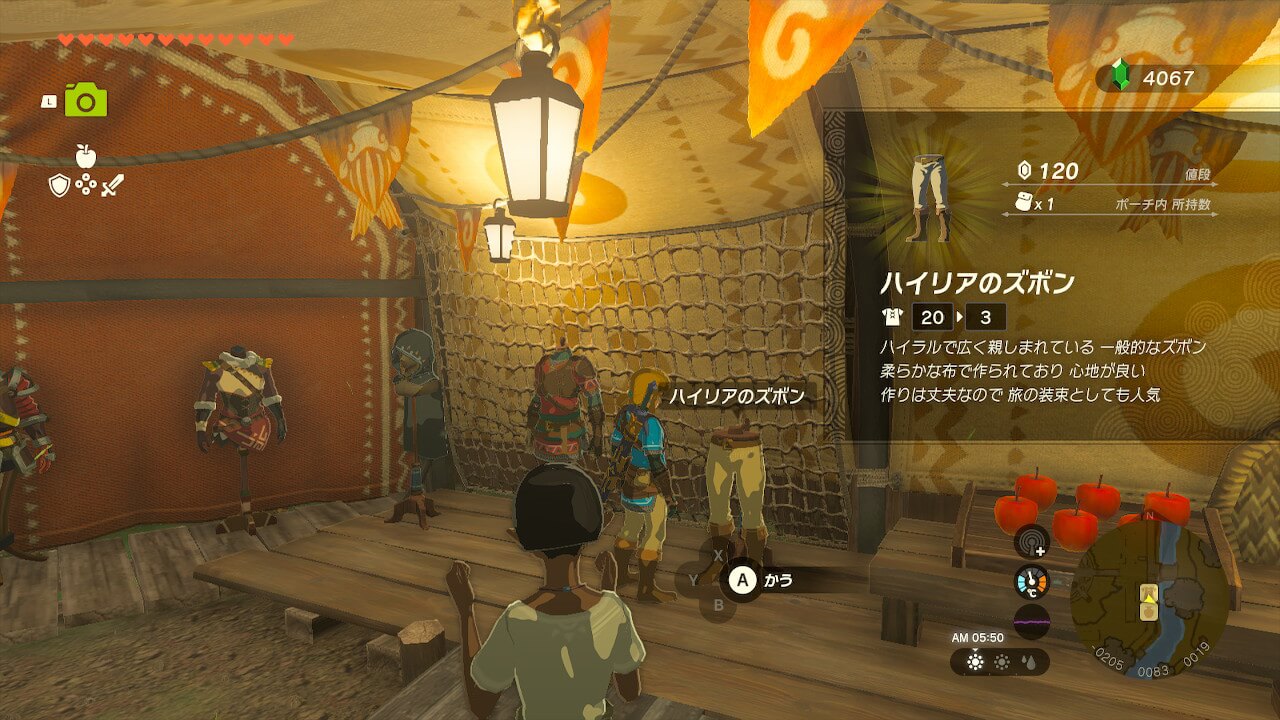Click the Hylian Trousers item thumbnail
The height and width of the screenshot is (720, 1280).
click(x=929, y=198)
